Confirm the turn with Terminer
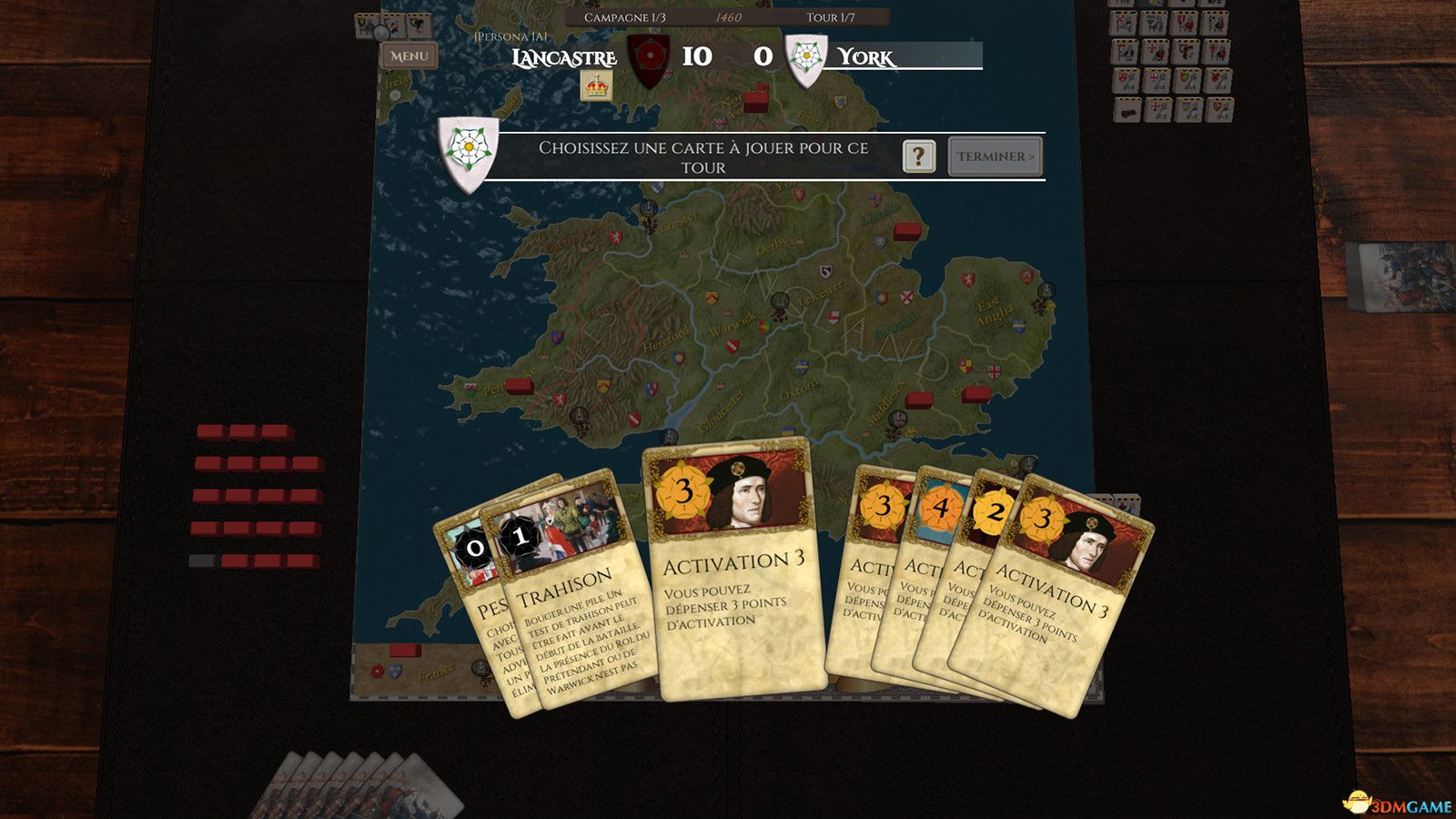Screen dimensions: 1456x819 [995, 157]
